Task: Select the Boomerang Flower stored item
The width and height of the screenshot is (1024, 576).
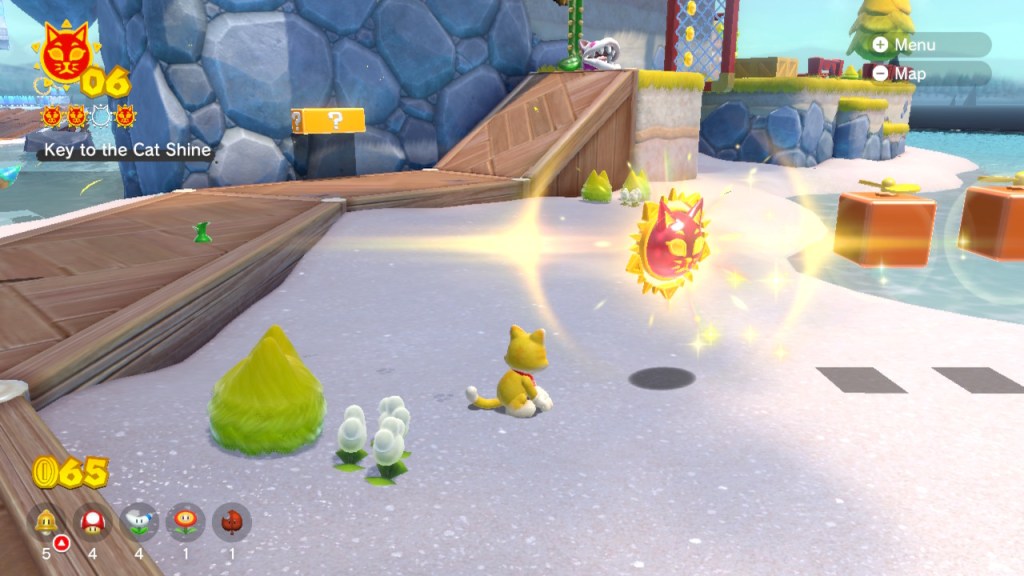Action: [139, 521]
